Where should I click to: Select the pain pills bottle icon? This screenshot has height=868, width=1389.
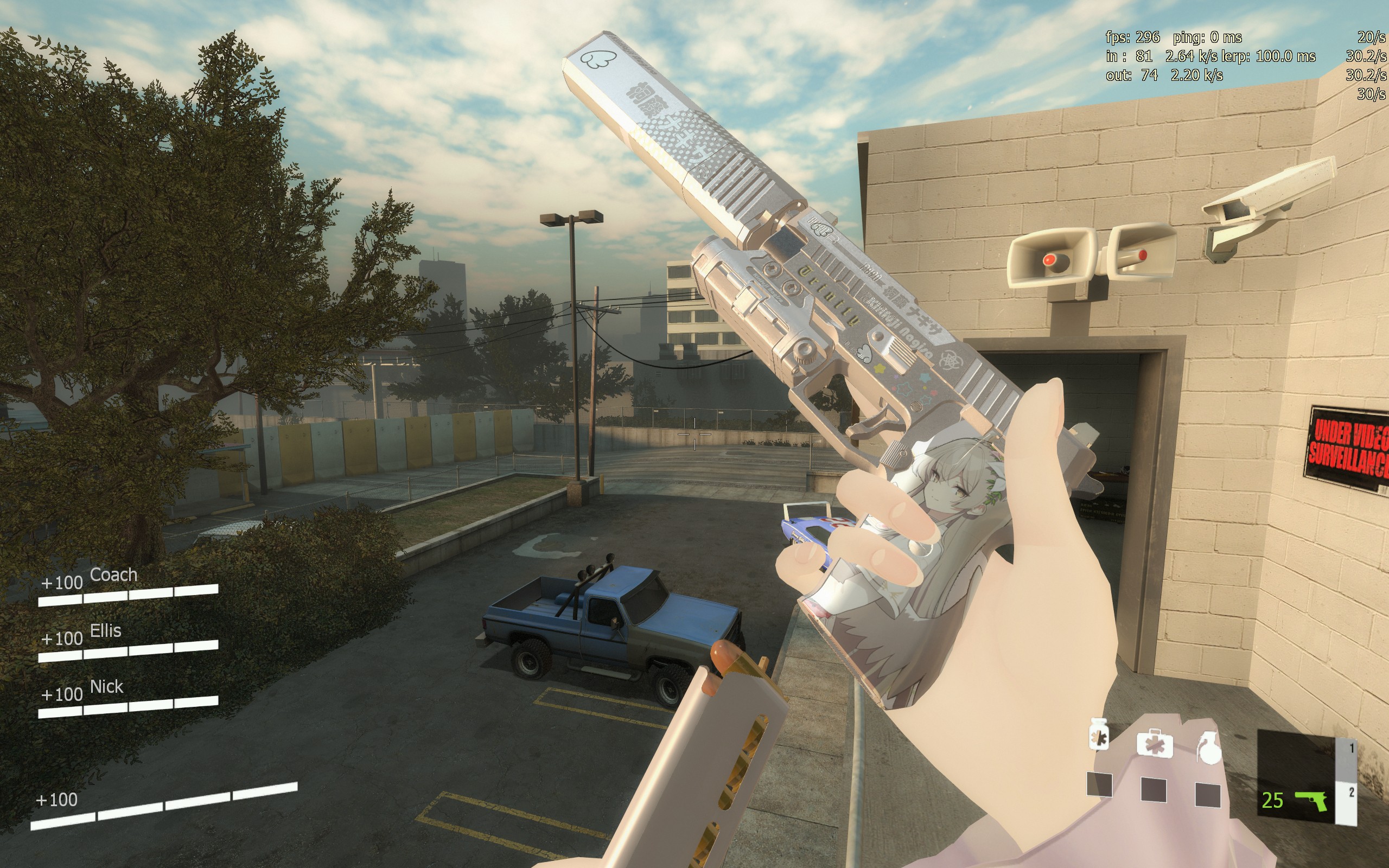1099,736
